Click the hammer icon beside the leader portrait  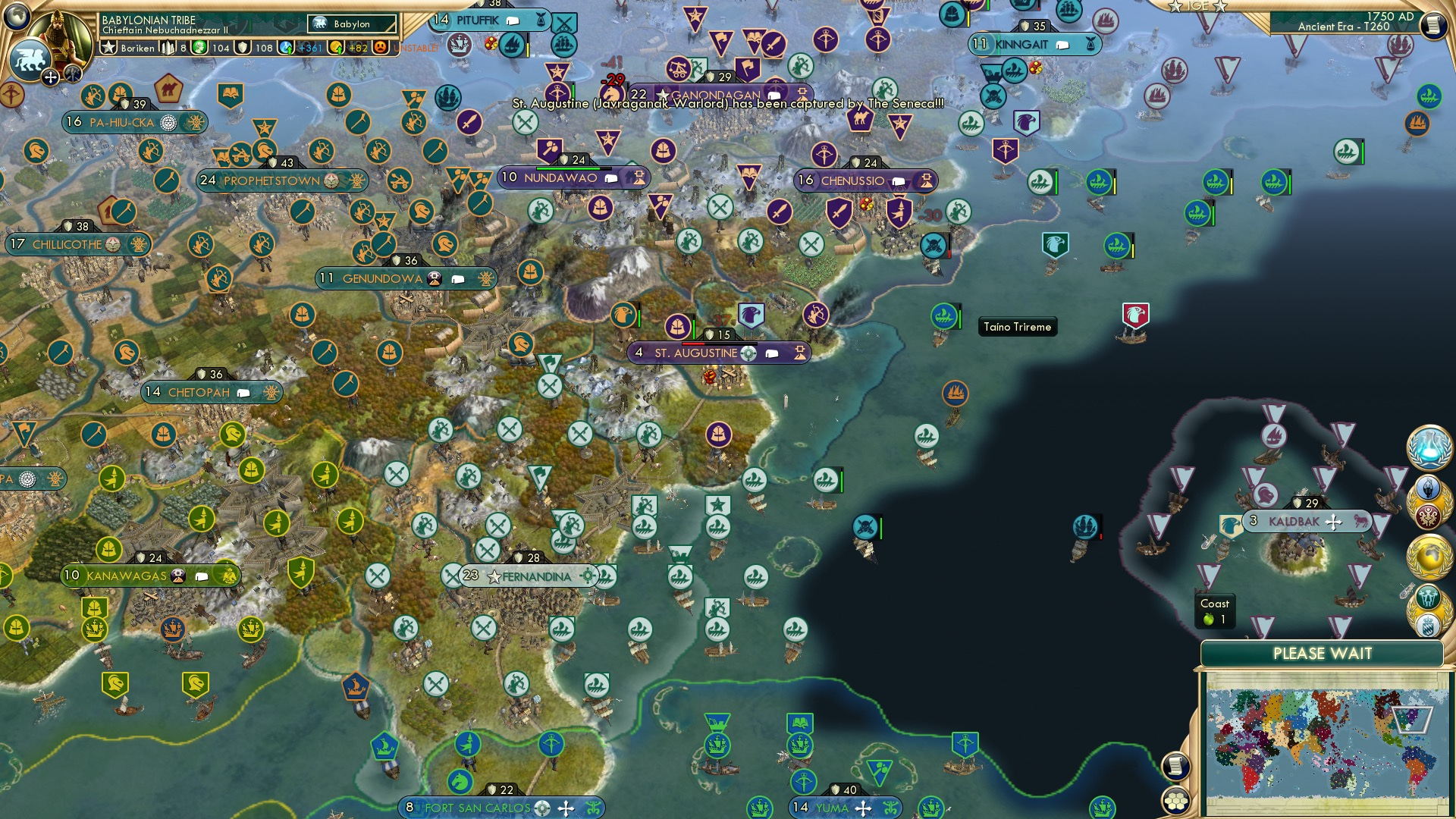coord(73,76)
